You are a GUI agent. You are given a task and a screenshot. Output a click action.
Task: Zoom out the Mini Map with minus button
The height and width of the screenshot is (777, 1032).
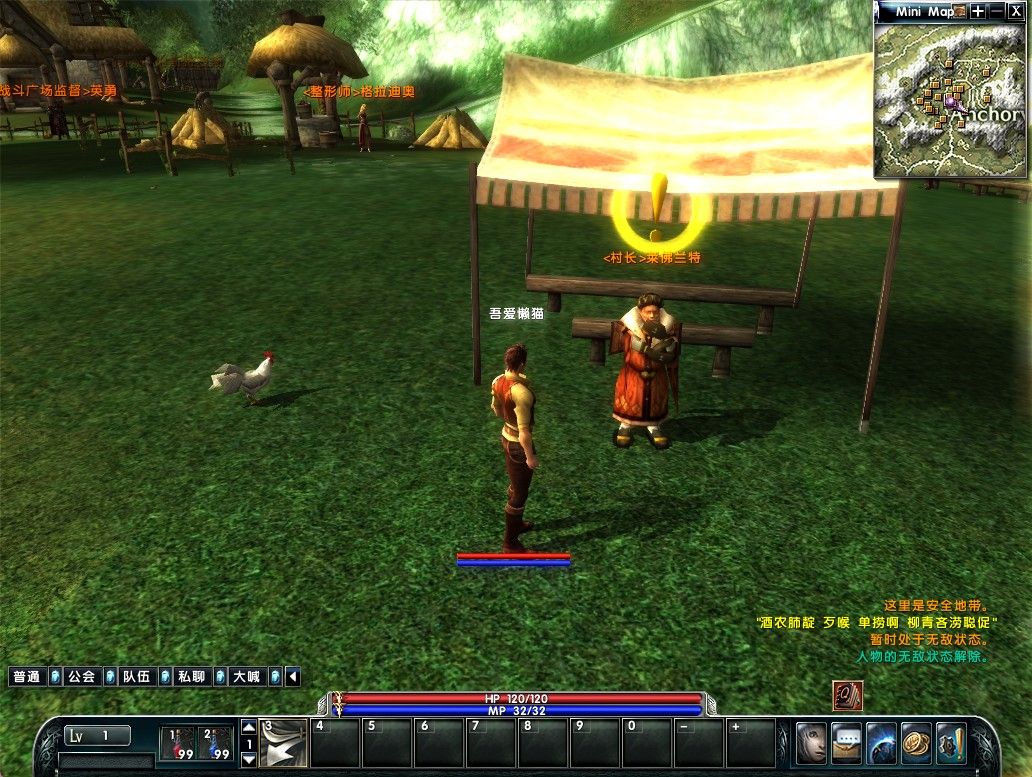(x=996, y=11)
